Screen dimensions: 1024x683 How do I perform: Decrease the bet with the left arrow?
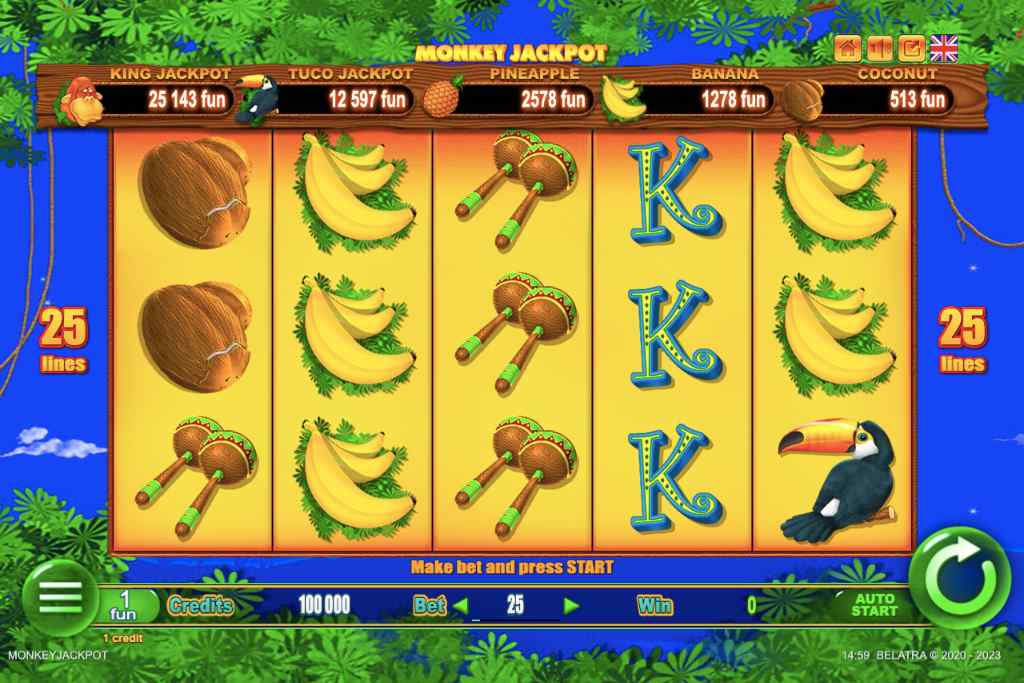[461, 605]
